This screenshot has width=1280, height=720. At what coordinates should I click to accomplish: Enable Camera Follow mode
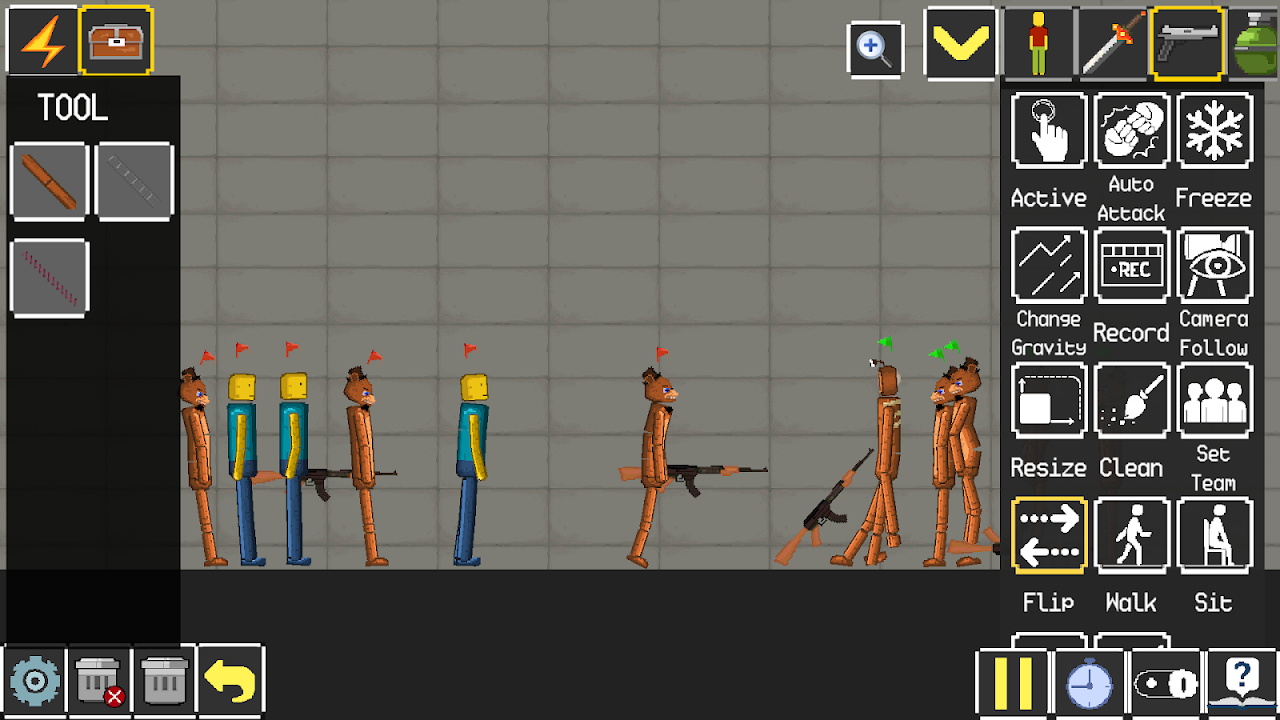[1214, 264]
